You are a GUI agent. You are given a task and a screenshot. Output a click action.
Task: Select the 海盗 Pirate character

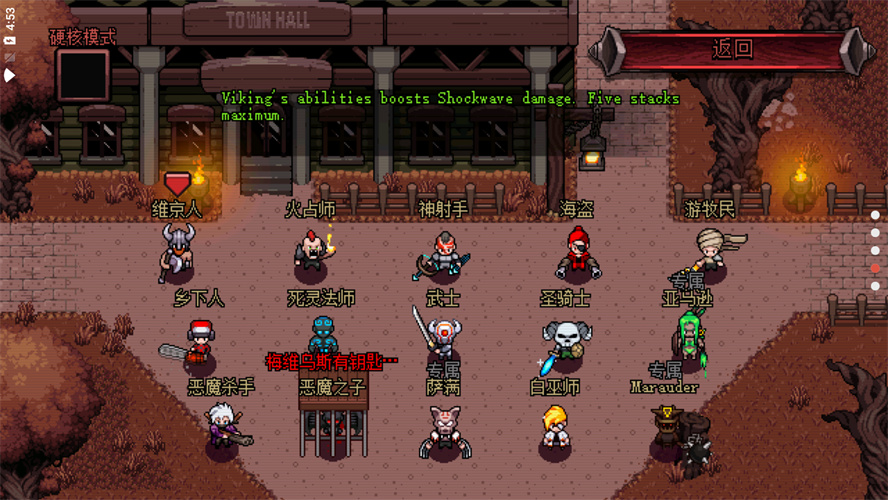[576, 253]
